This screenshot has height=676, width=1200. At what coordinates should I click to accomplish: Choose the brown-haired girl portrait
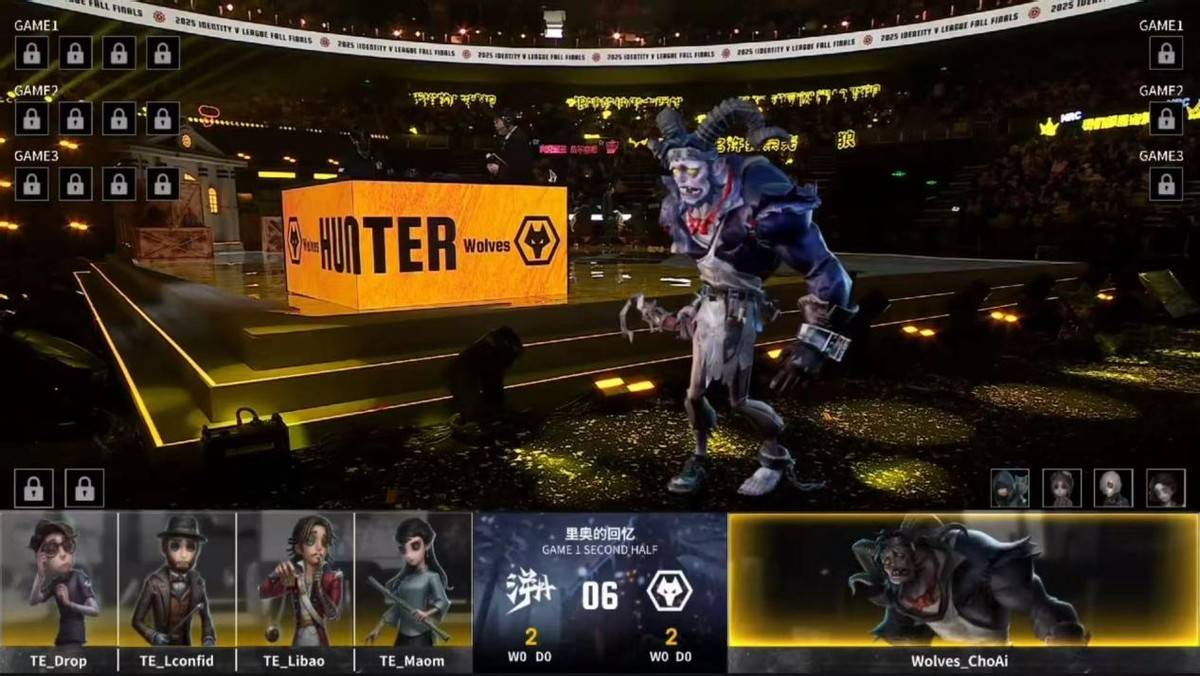(x=1061, y=488)
